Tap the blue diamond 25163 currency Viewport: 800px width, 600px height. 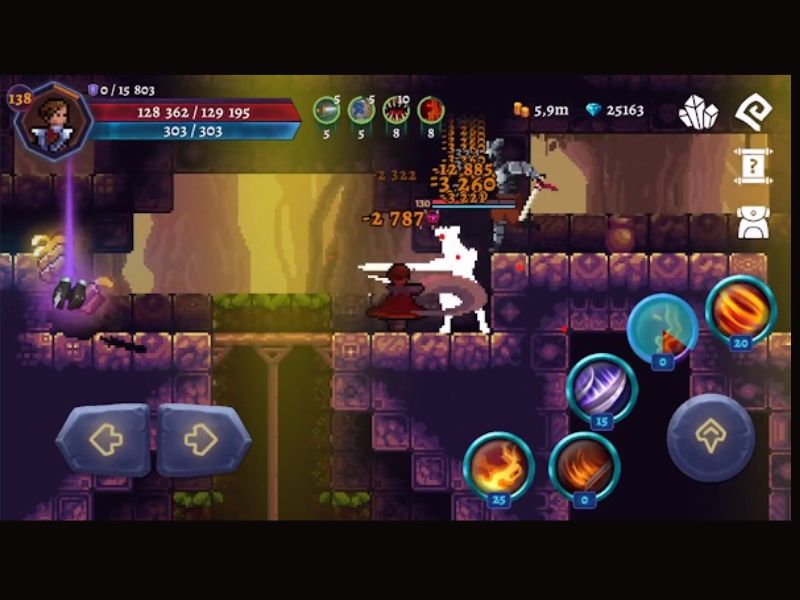[615, 110]
